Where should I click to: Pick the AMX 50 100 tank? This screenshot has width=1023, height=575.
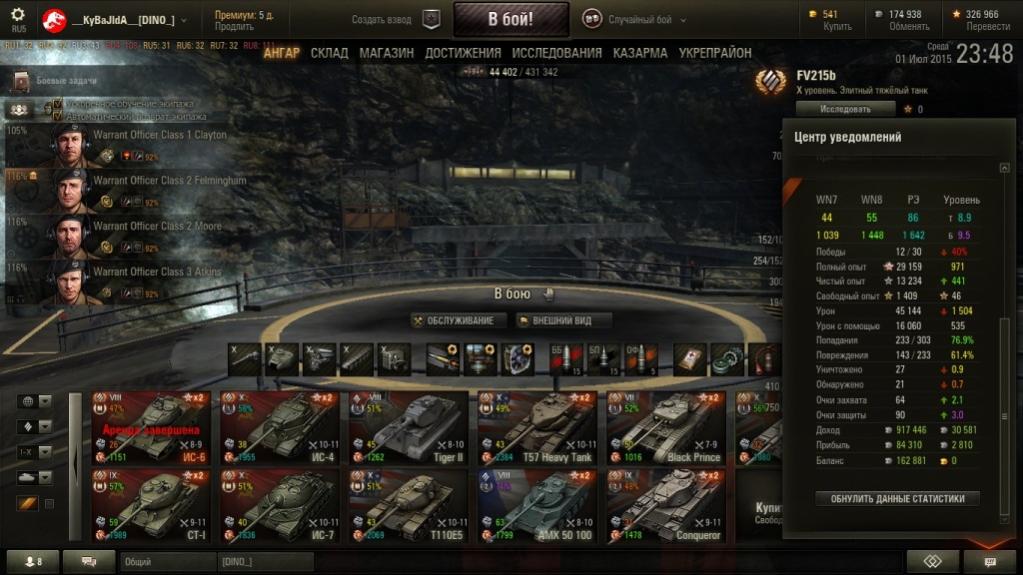coord(536,505)
